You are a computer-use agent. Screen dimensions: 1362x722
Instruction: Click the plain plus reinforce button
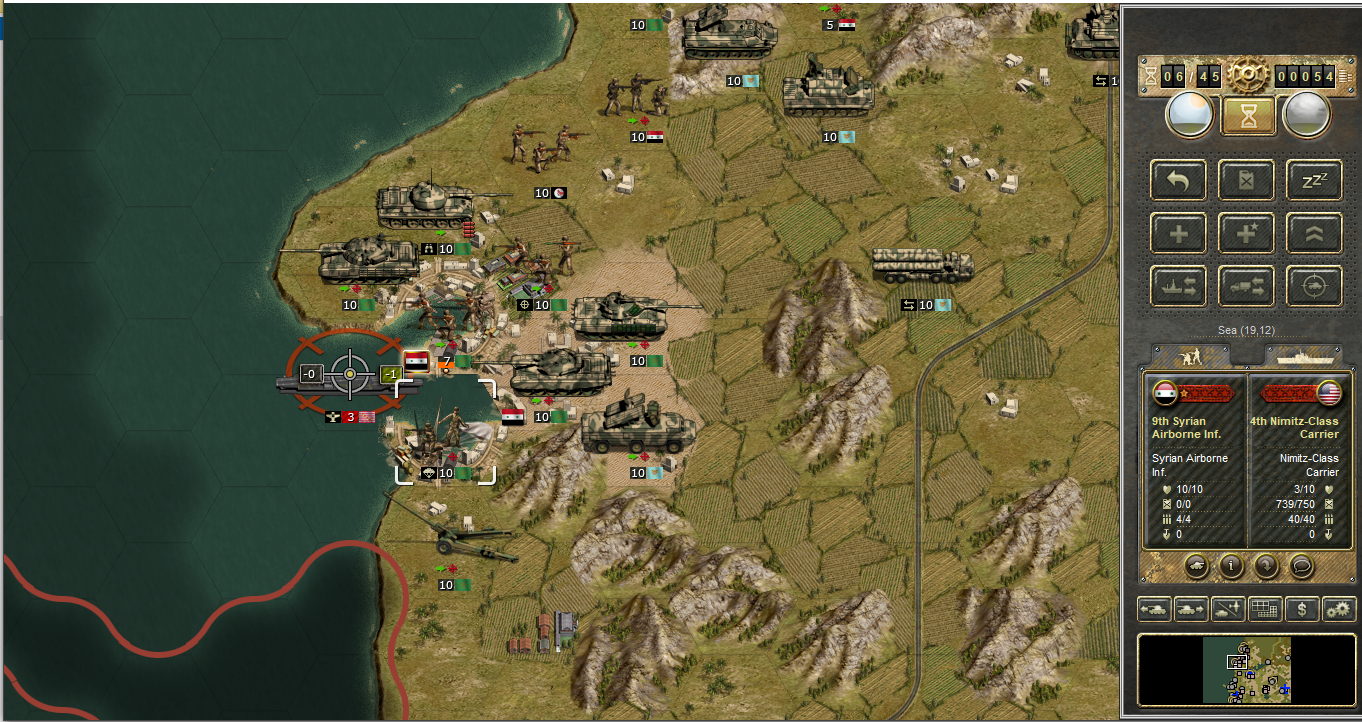[1179, 234]
